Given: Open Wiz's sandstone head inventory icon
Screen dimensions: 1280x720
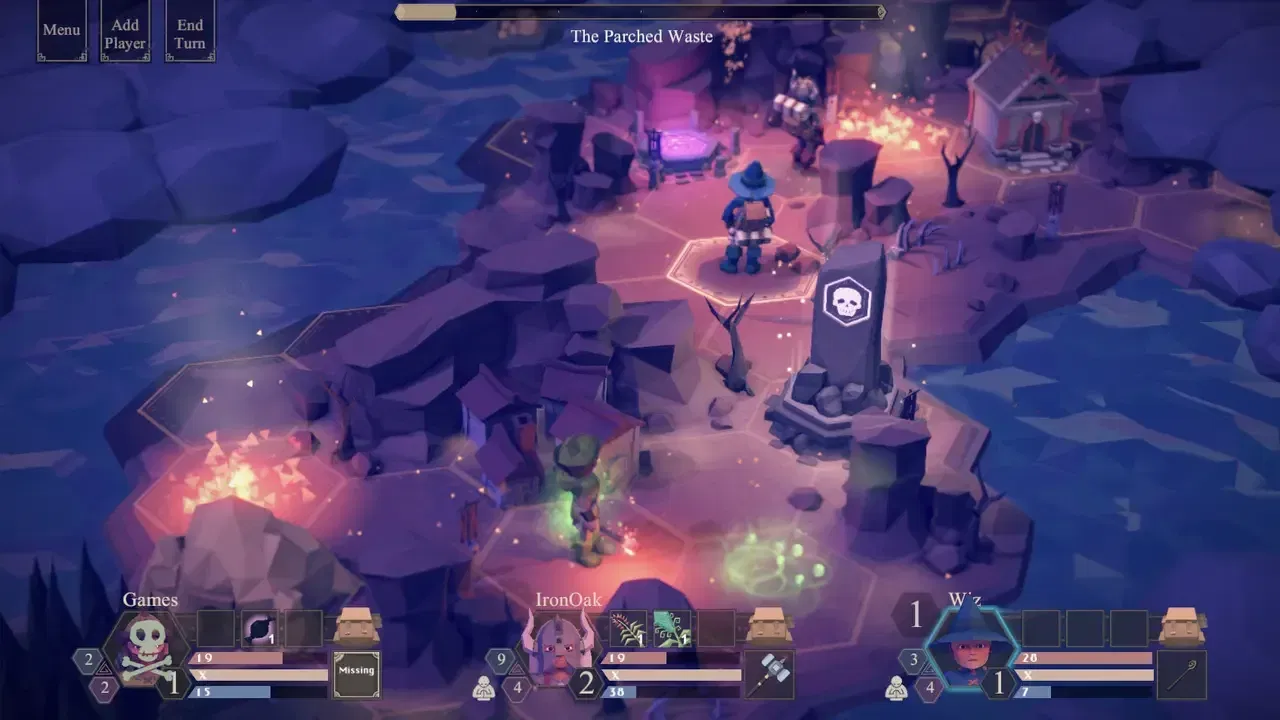Looking at the screenshot, I should coord(1180,625).
